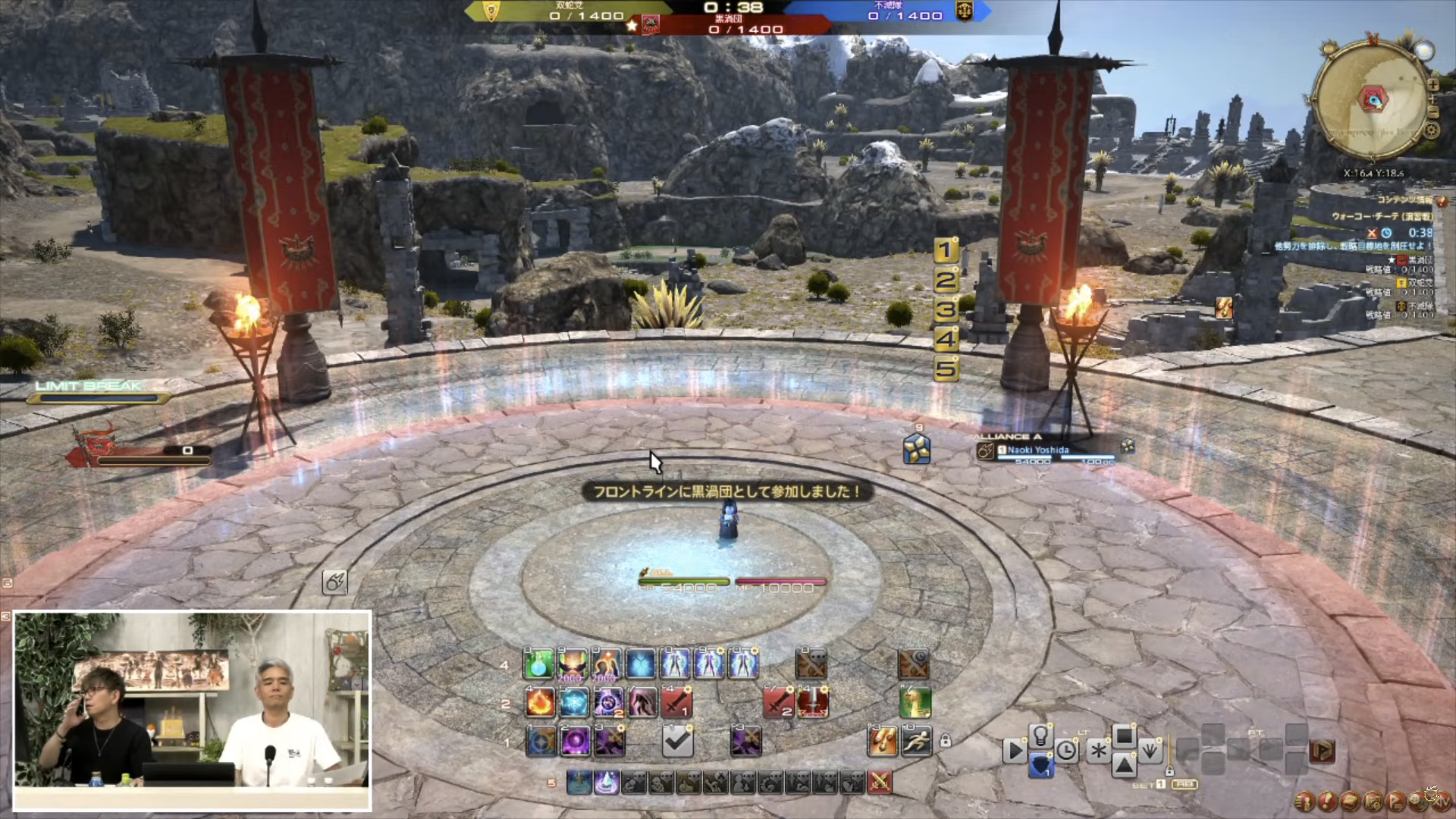Zoom out on the minimap
1456x819 pixels.
click(1433, 111)
